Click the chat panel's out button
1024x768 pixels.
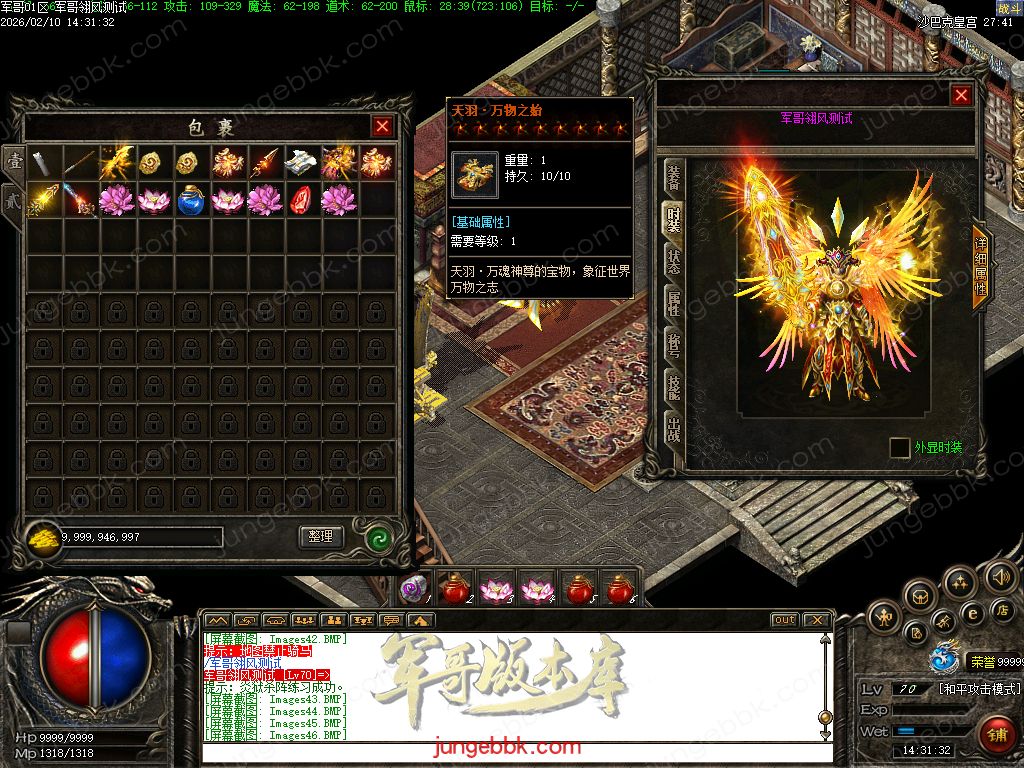click(x=785, y=620)
